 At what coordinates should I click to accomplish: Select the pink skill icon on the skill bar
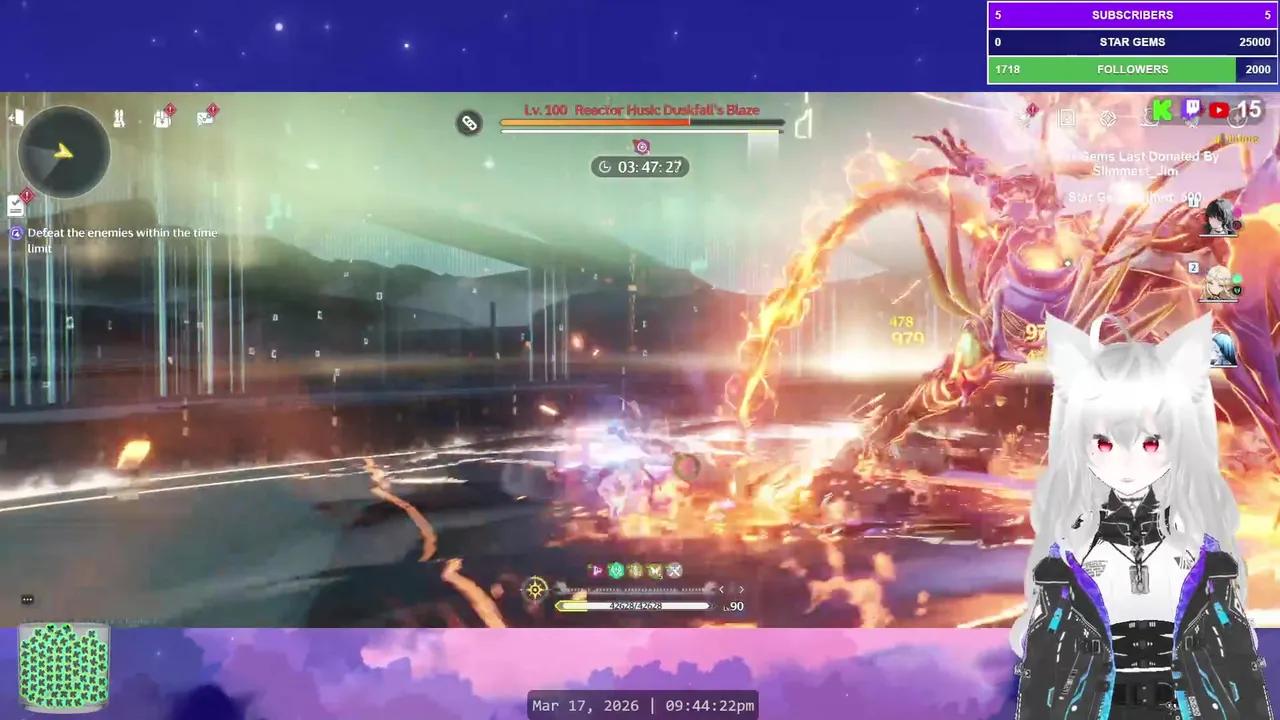pos(597,570)
